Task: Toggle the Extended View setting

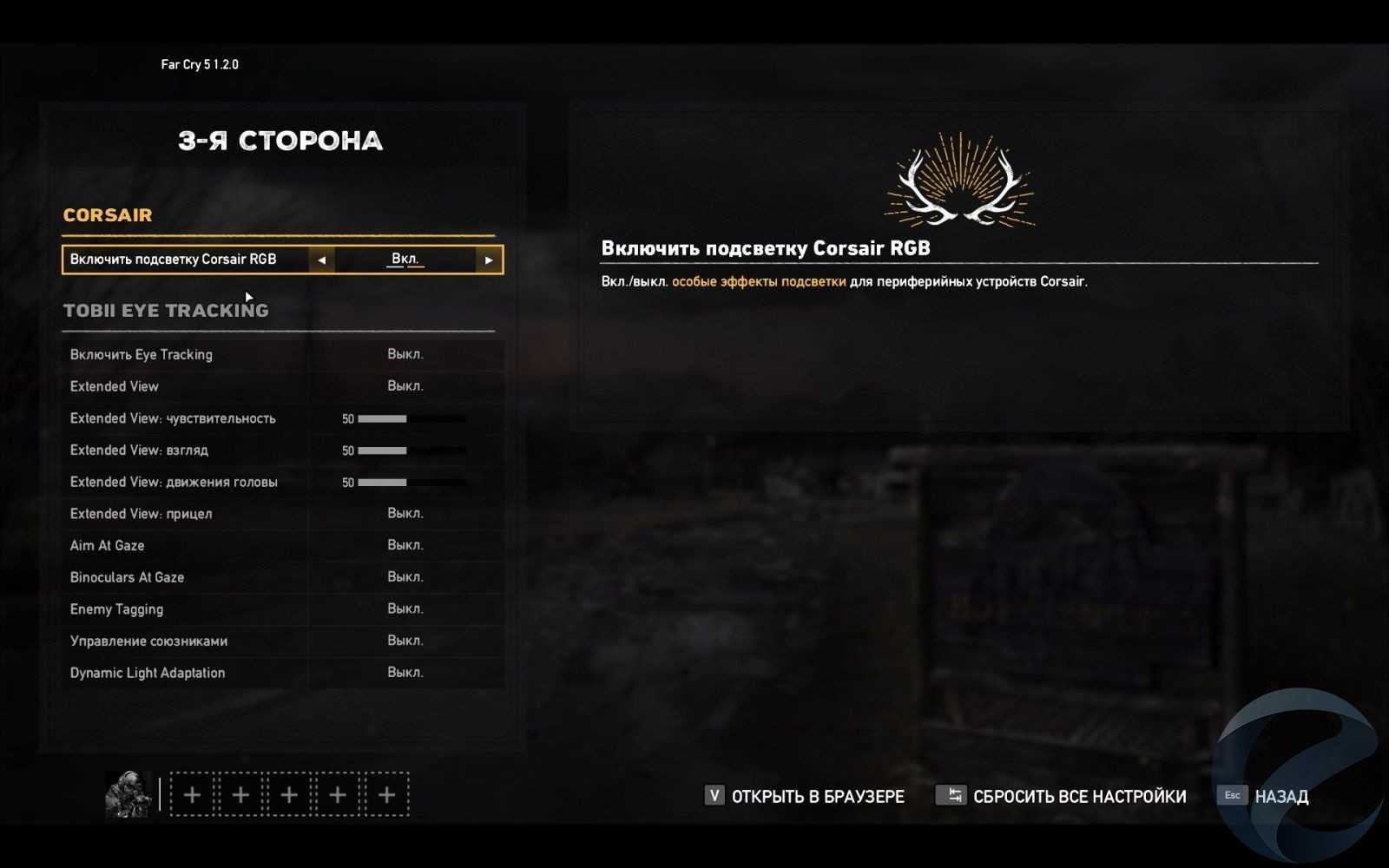Action: [x=405, y=386]
